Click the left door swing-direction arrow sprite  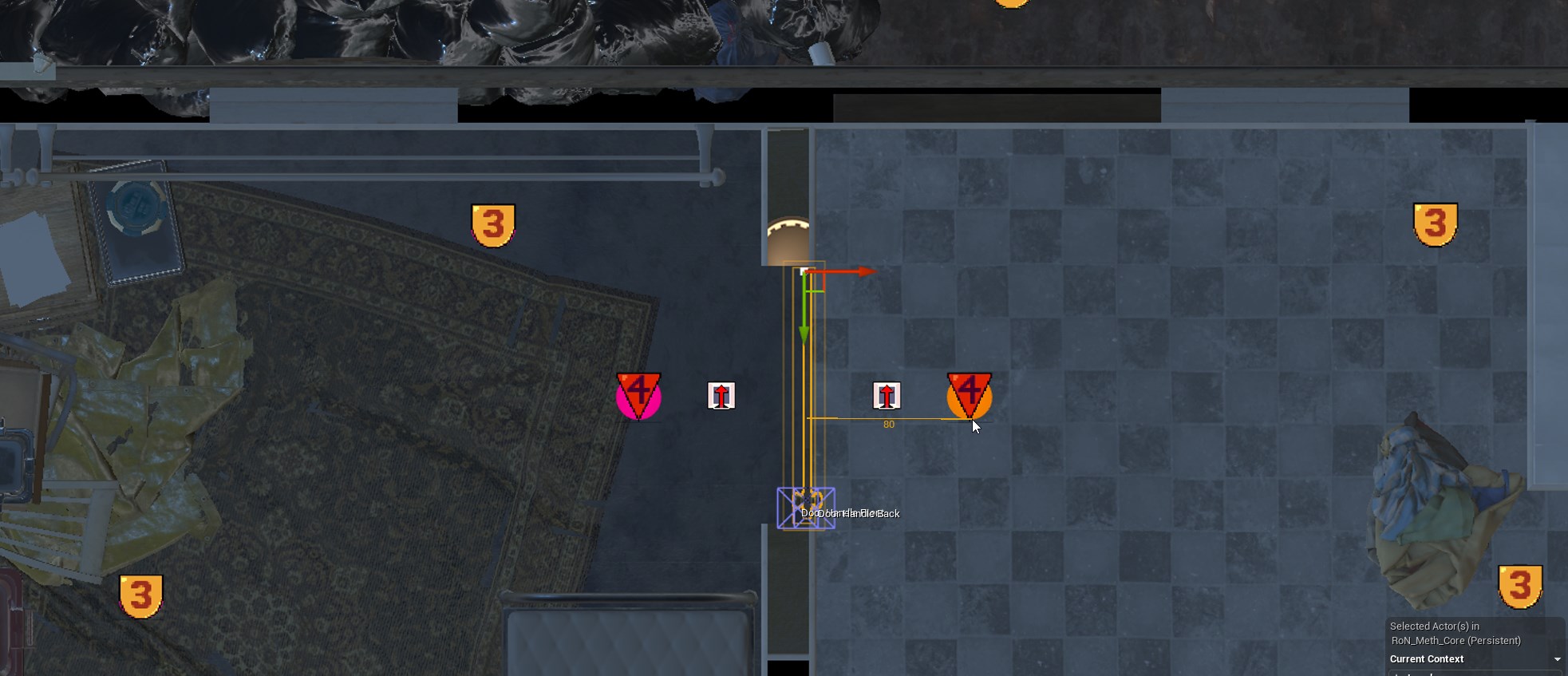click(x=721, y=395)
